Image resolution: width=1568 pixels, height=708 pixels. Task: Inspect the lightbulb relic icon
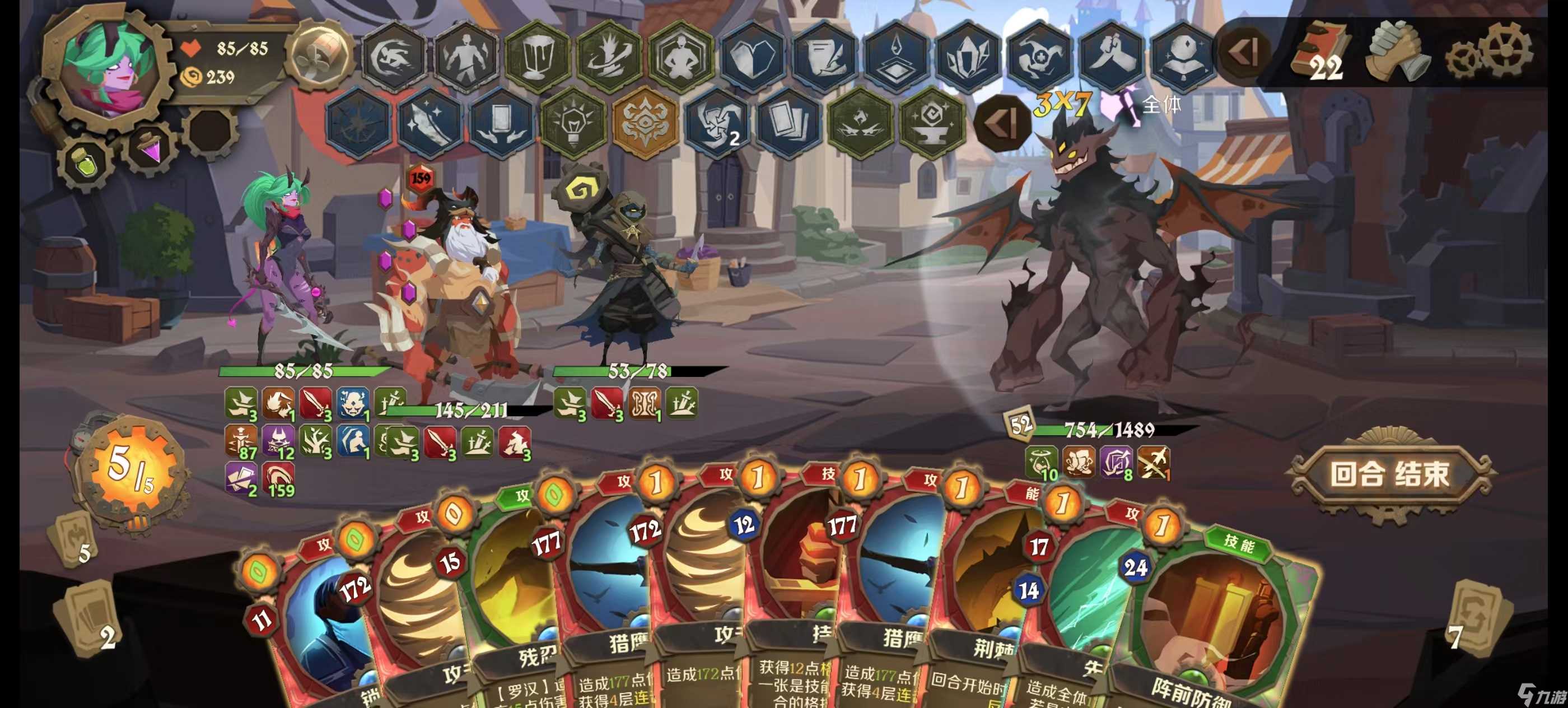coord(572,122)
